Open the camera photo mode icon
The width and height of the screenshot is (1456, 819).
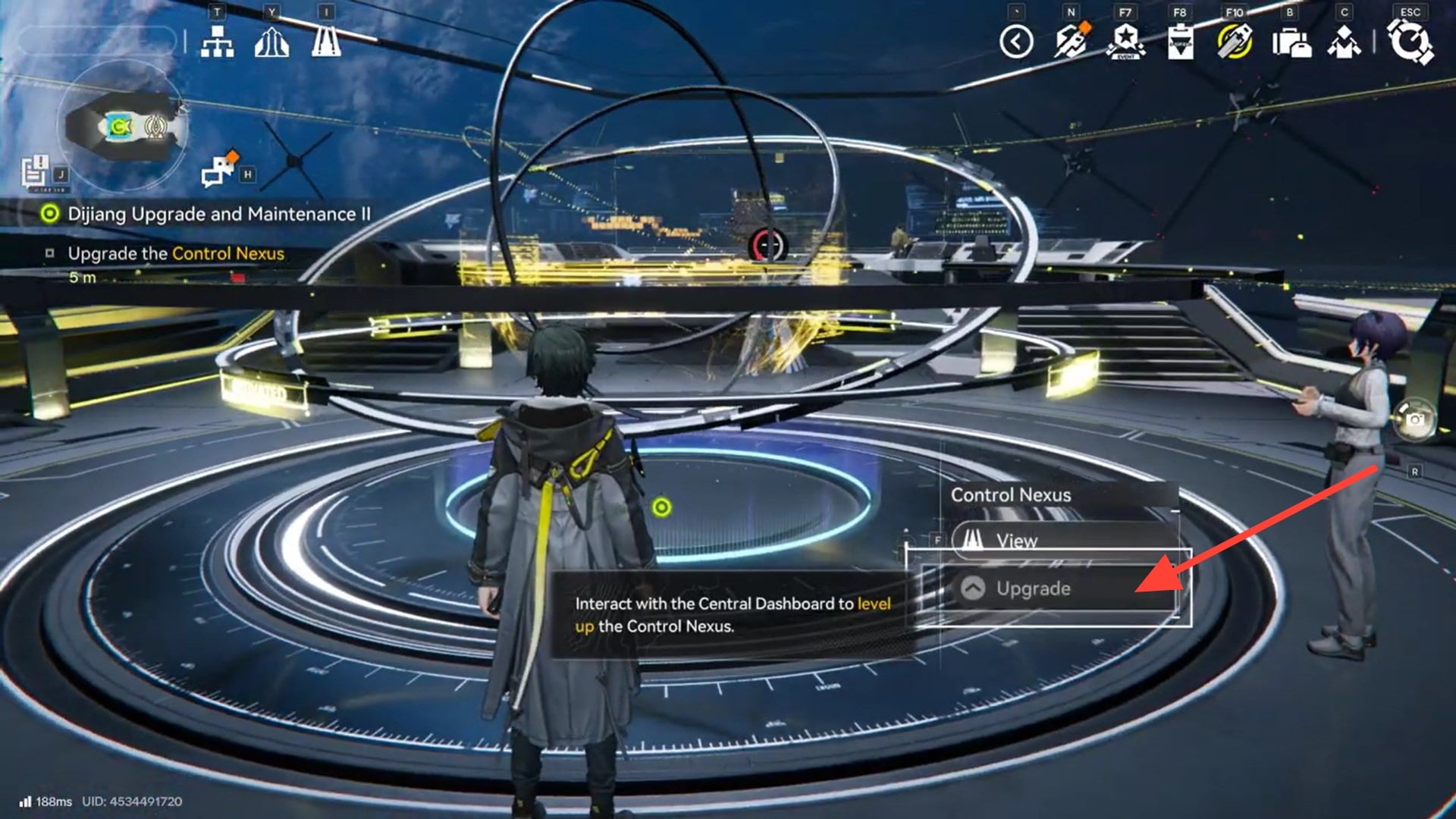tap(1415, 419)
